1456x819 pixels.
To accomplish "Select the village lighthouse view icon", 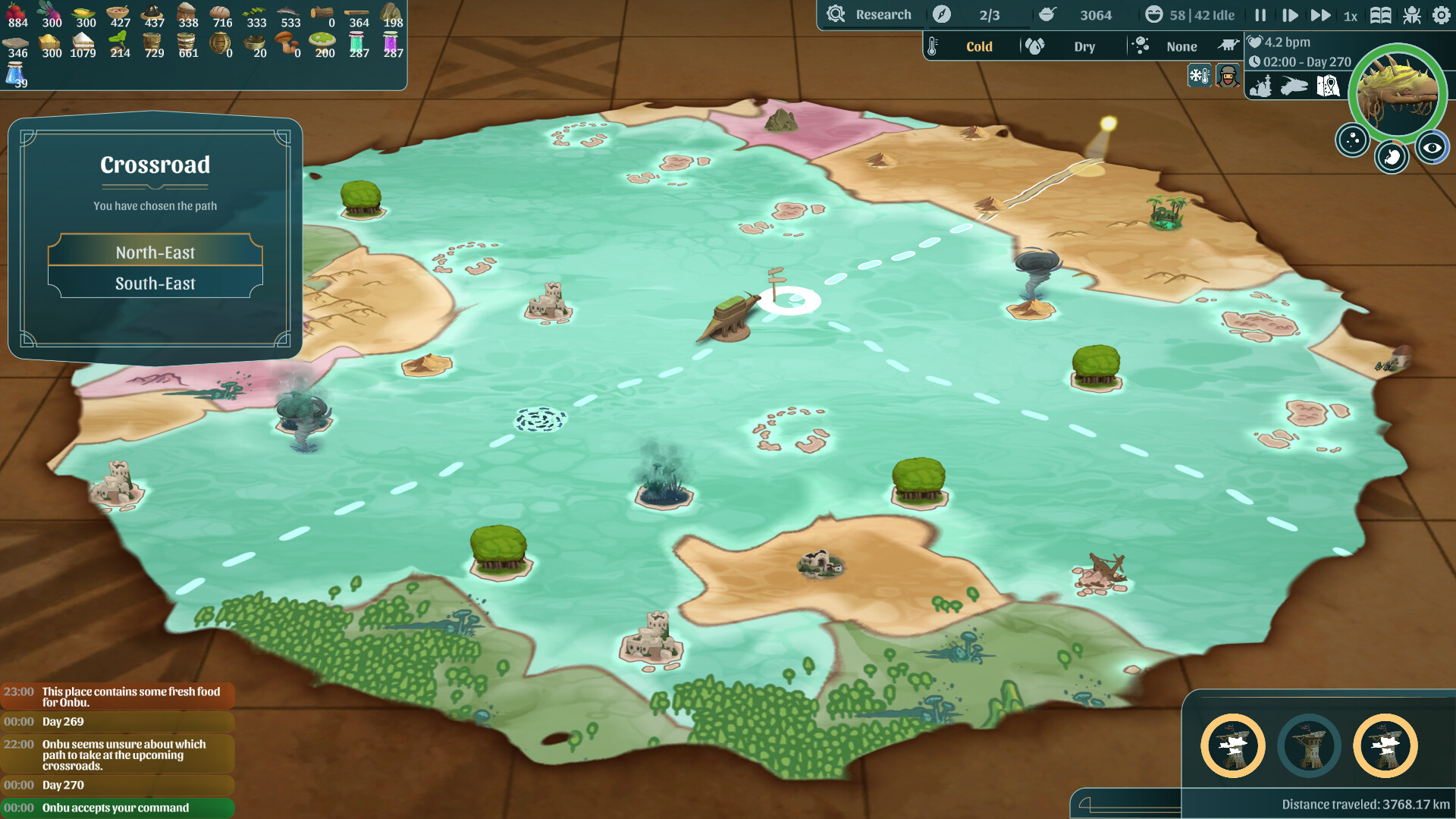I will tap(1261, 86).
